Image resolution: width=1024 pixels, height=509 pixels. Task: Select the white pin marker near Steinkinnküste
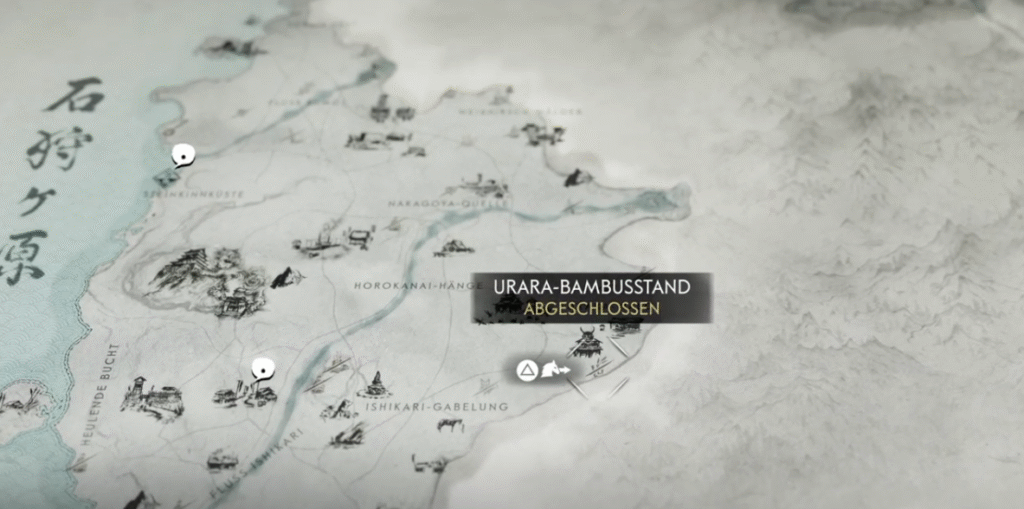click(x=183, y=155)
